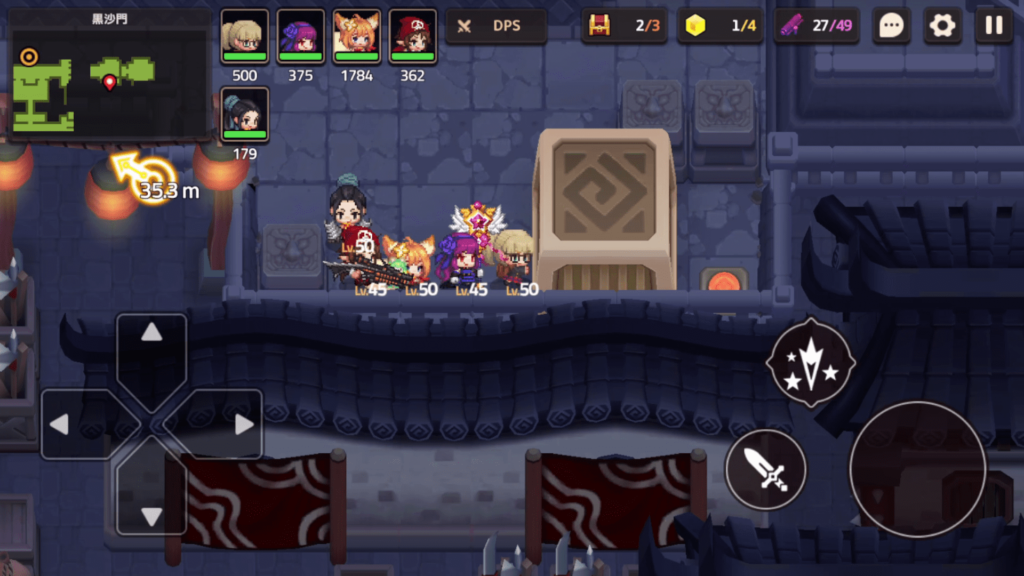Screen dimensions: 1024x576
Task: Select the blonde hero portrait with 500 HP
Action: (245, 37)
